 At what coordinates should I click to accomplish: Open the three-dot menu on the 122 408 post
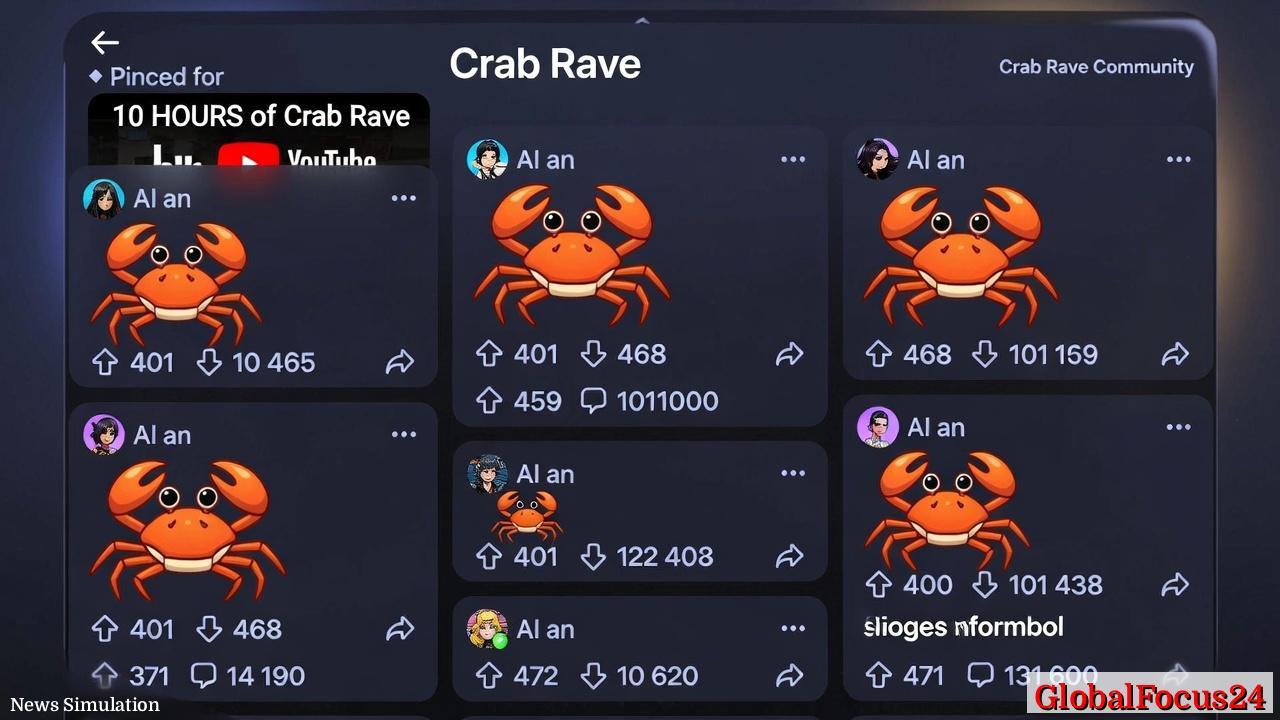(793, 472)
